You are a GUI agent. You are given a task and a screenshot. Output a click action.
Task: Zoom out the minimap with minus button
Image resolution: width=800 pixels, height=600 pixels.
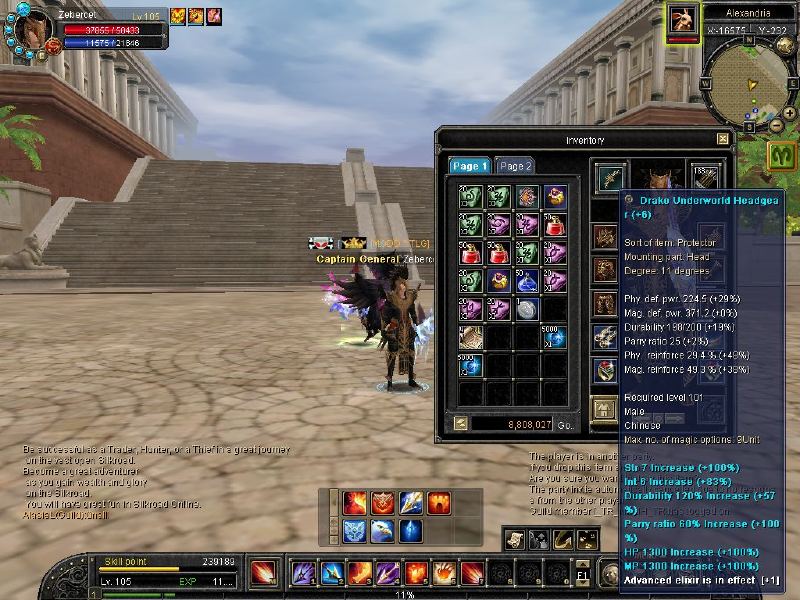point(776,127)
